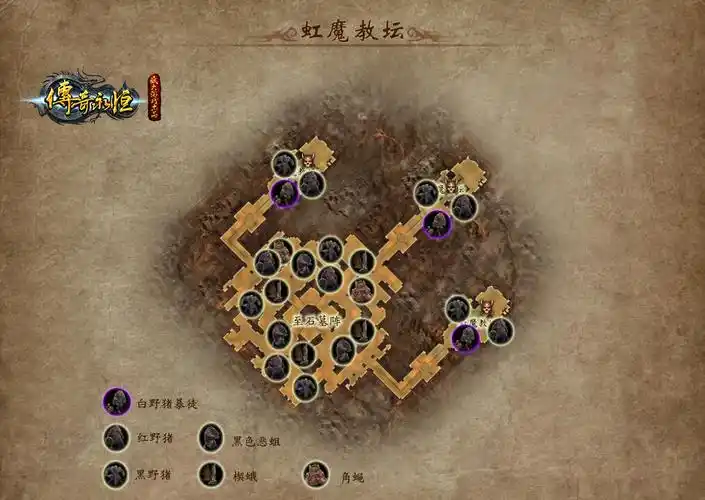Click the red 角蝇 marker on the map
The width and height of the screenshot is (705, 500).
[x=309, y=160]
